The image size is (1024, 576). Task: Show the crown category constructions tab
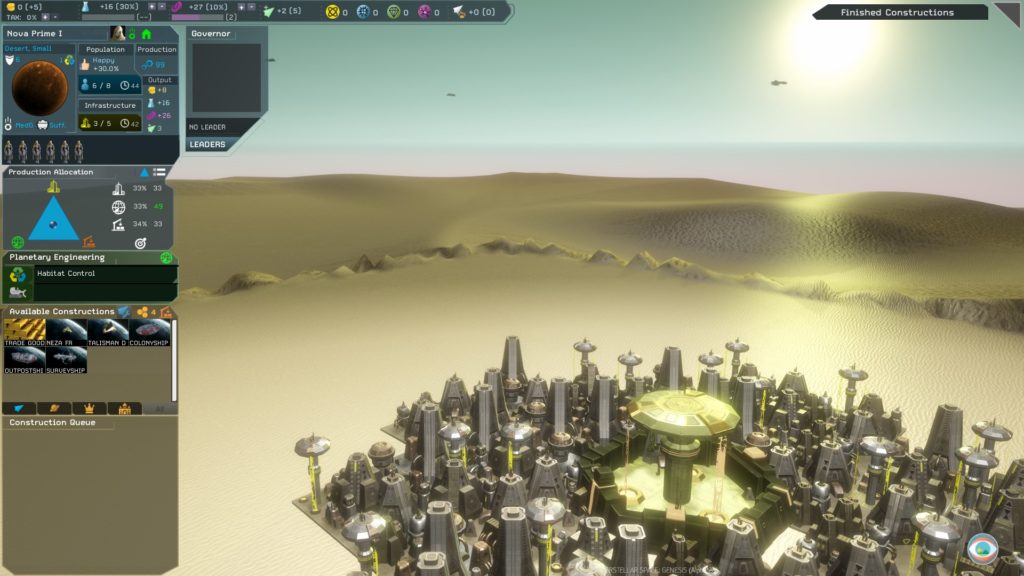(x=89, y=409)
